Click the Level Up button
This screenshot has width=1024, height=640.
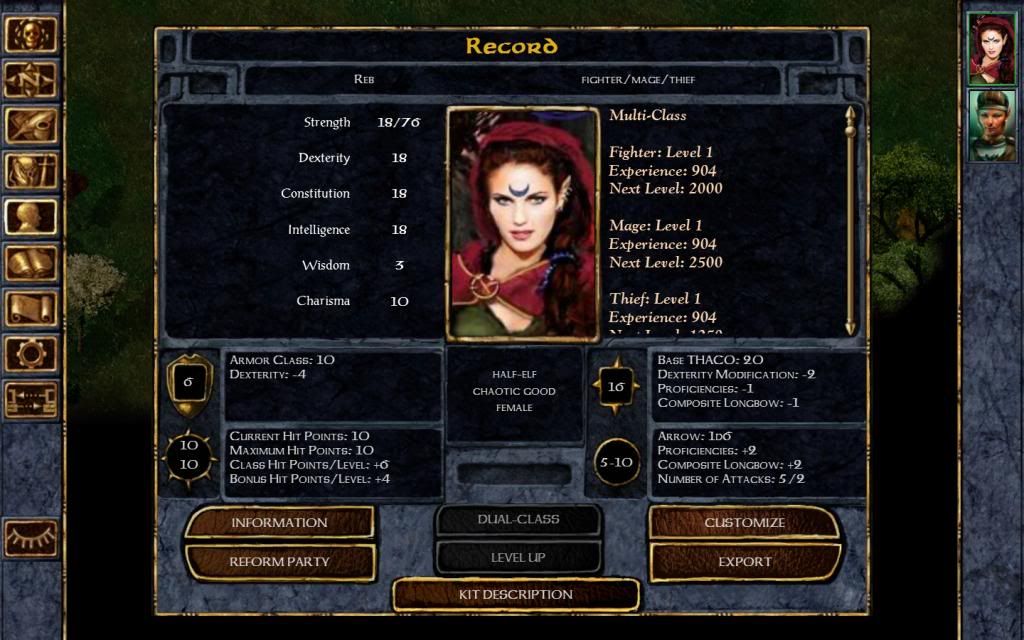click(518, 557)
